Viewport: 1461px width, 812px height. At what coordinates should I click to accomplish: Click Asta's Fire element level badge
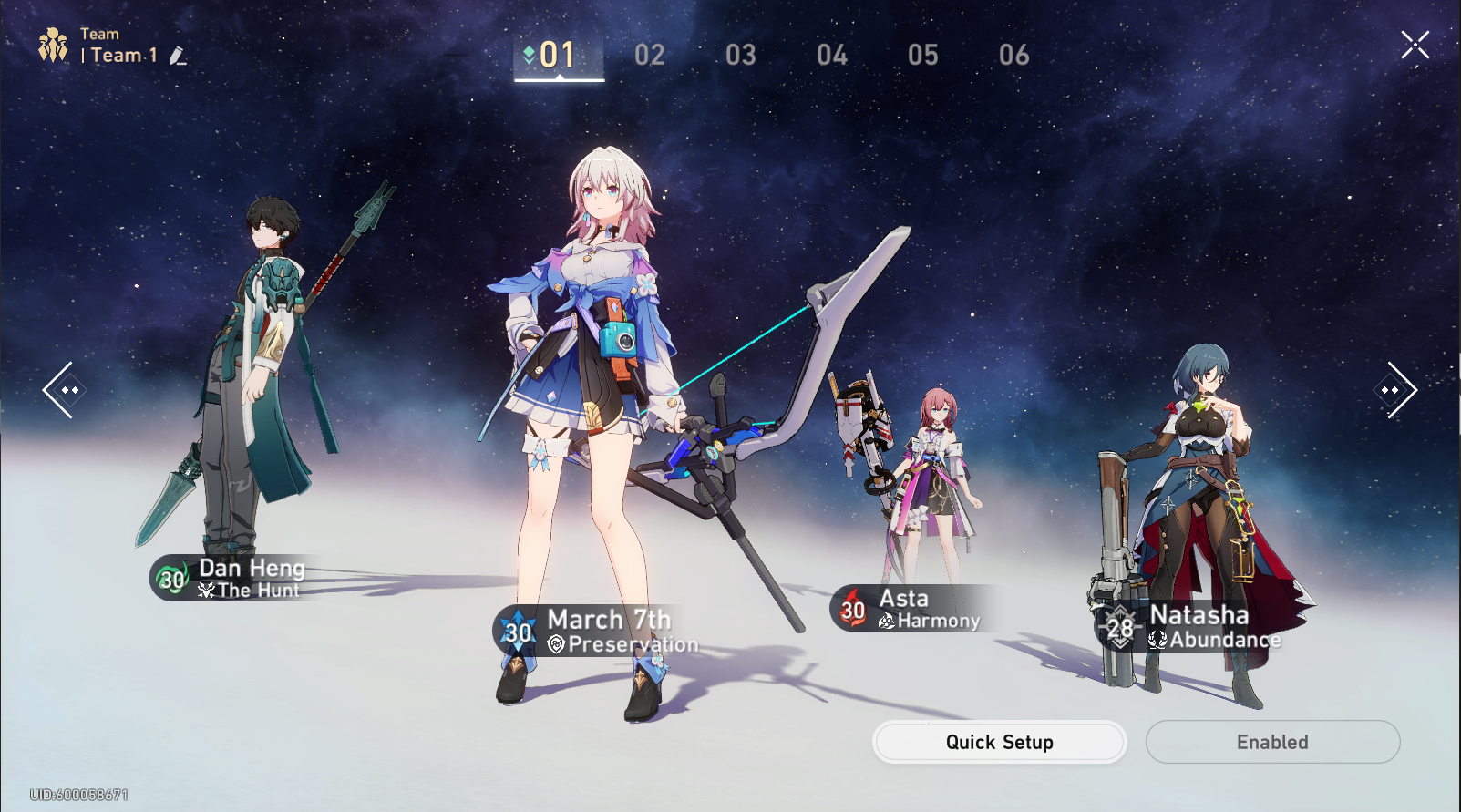pos(852,609)
